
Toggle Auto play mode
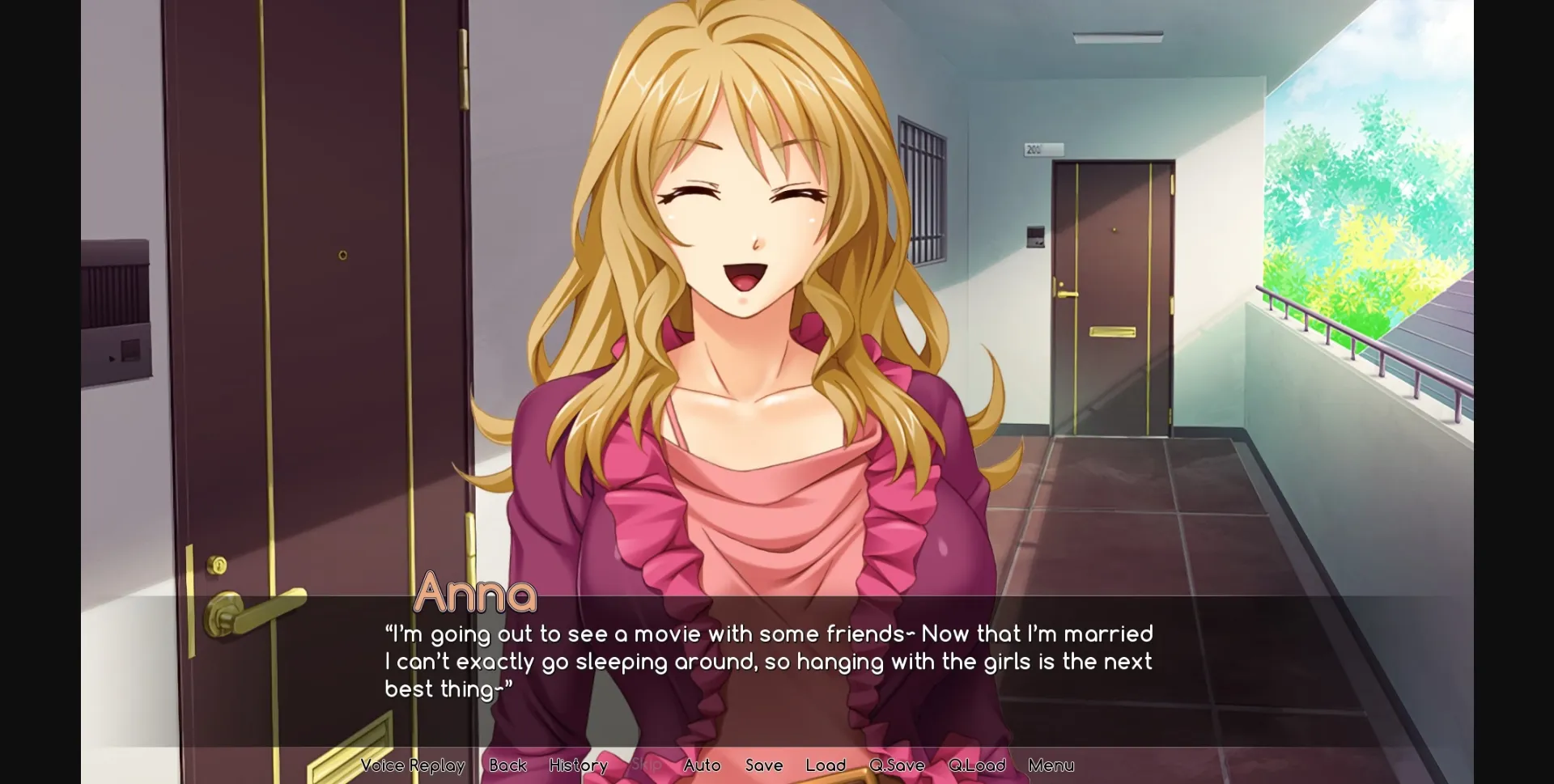point(702,765)
